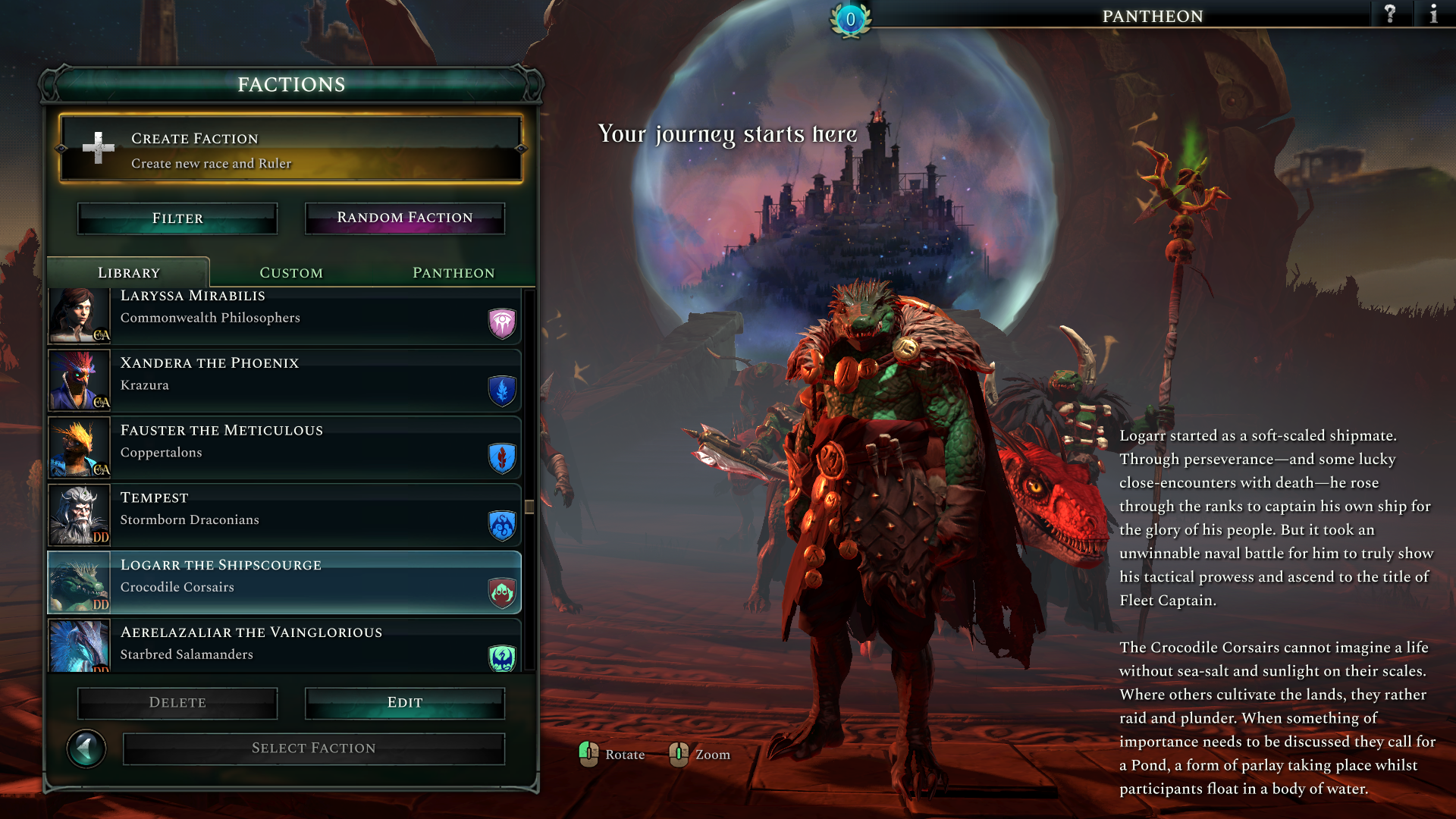1456x819 pixels.
Task: Confirm with Select Faction button
Action: (x=314, y=748)
